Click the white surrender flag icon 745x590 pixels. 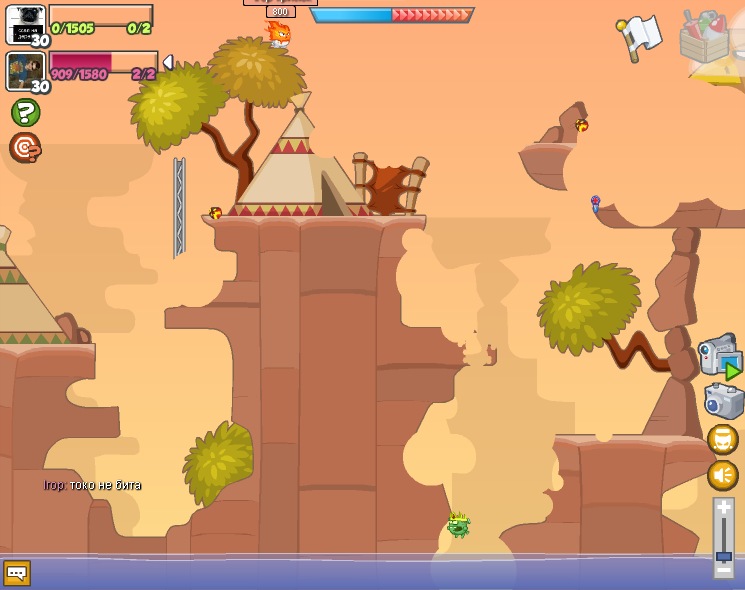pyautogui.click(x=640, y=35)
